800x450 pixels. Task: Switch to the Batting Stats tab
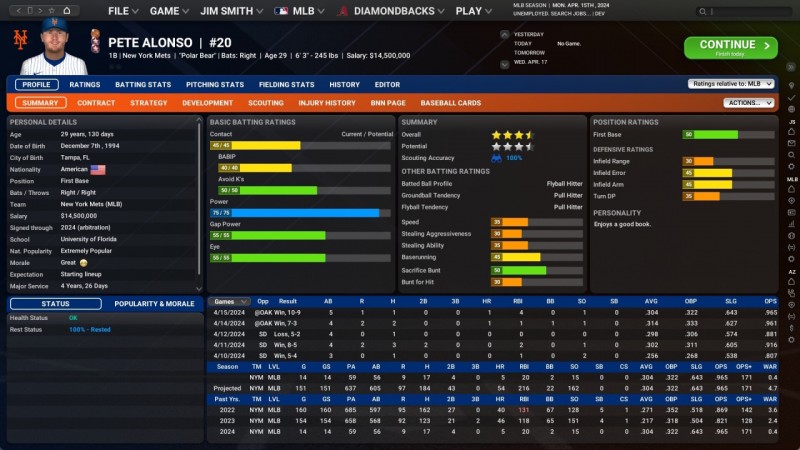[x=143, y=85]
